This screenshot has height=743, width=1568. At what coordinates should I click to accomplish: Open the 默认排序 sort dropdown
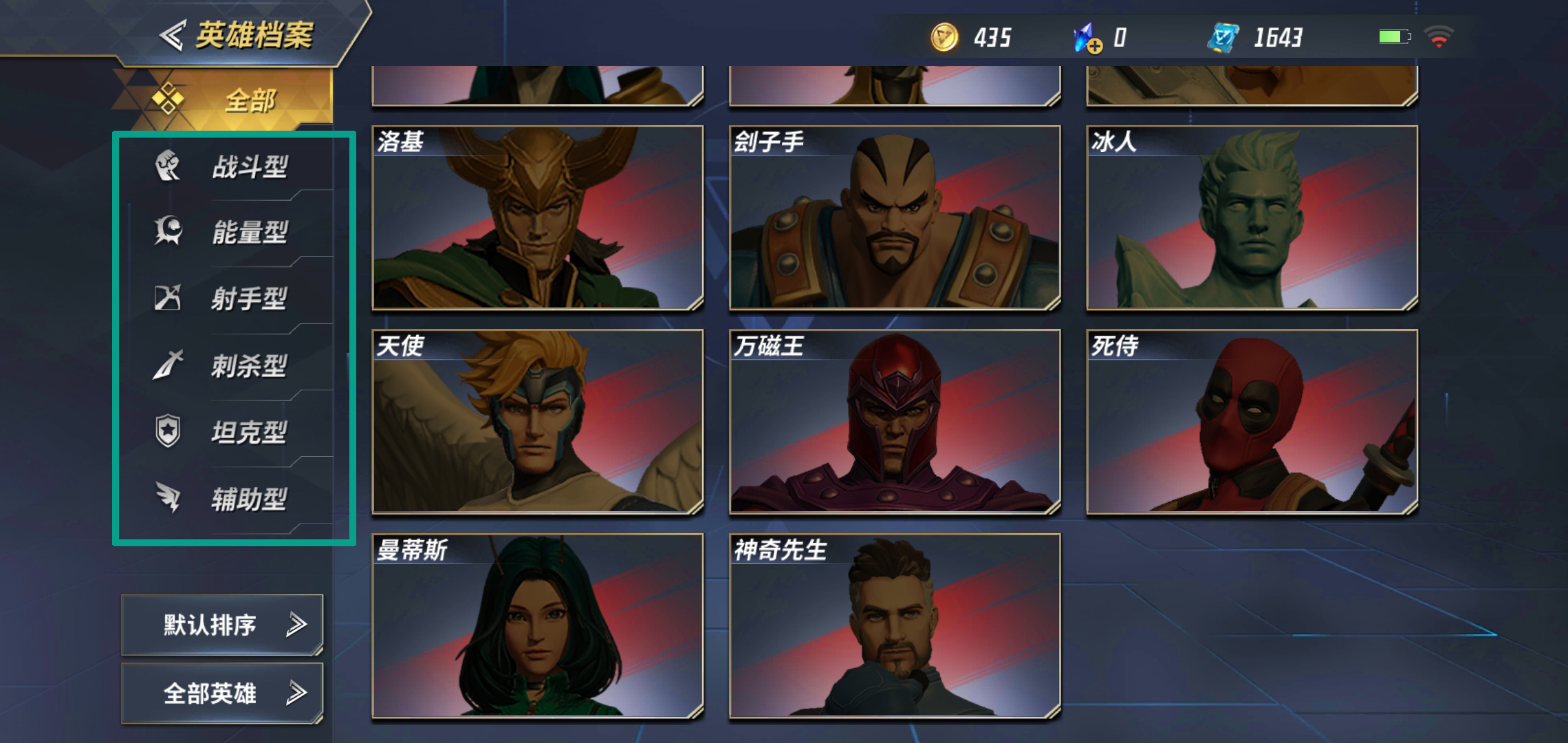[x=222, y=625]
